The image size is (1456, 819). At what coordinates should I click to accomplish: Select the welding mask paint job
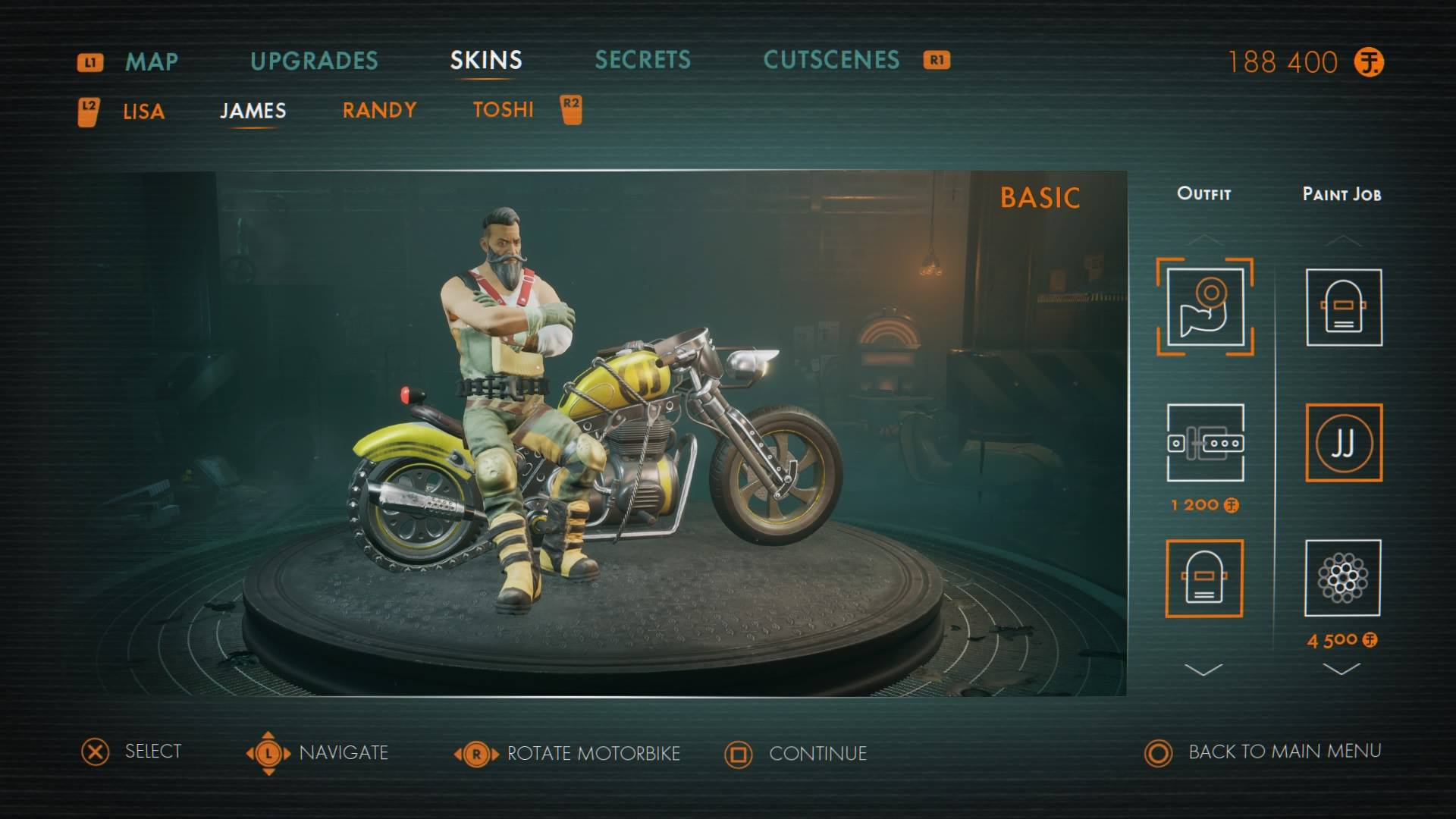1343,307
